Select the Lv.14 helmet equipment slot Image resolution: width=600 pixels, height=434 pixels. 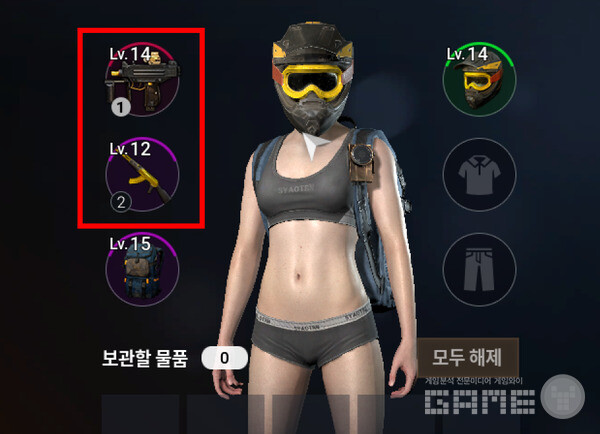point(479,80)
